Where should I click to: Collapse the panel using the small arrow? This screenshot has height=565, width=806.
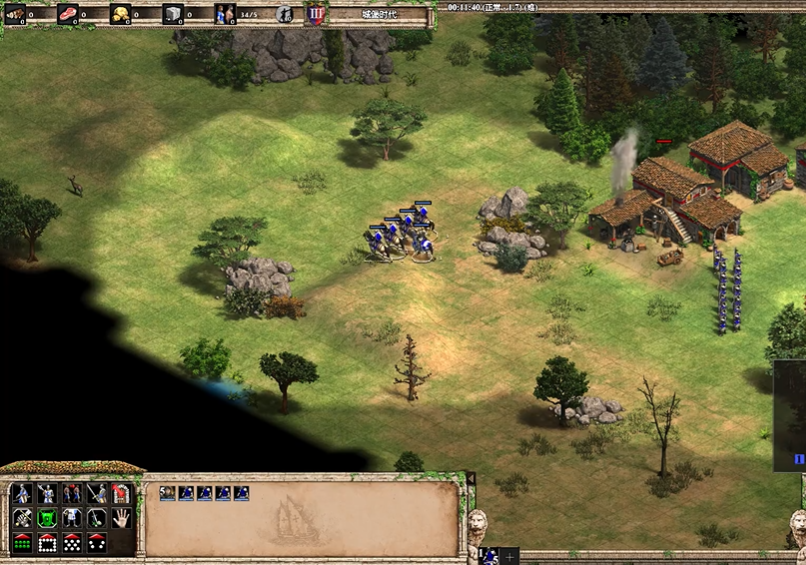471,478
